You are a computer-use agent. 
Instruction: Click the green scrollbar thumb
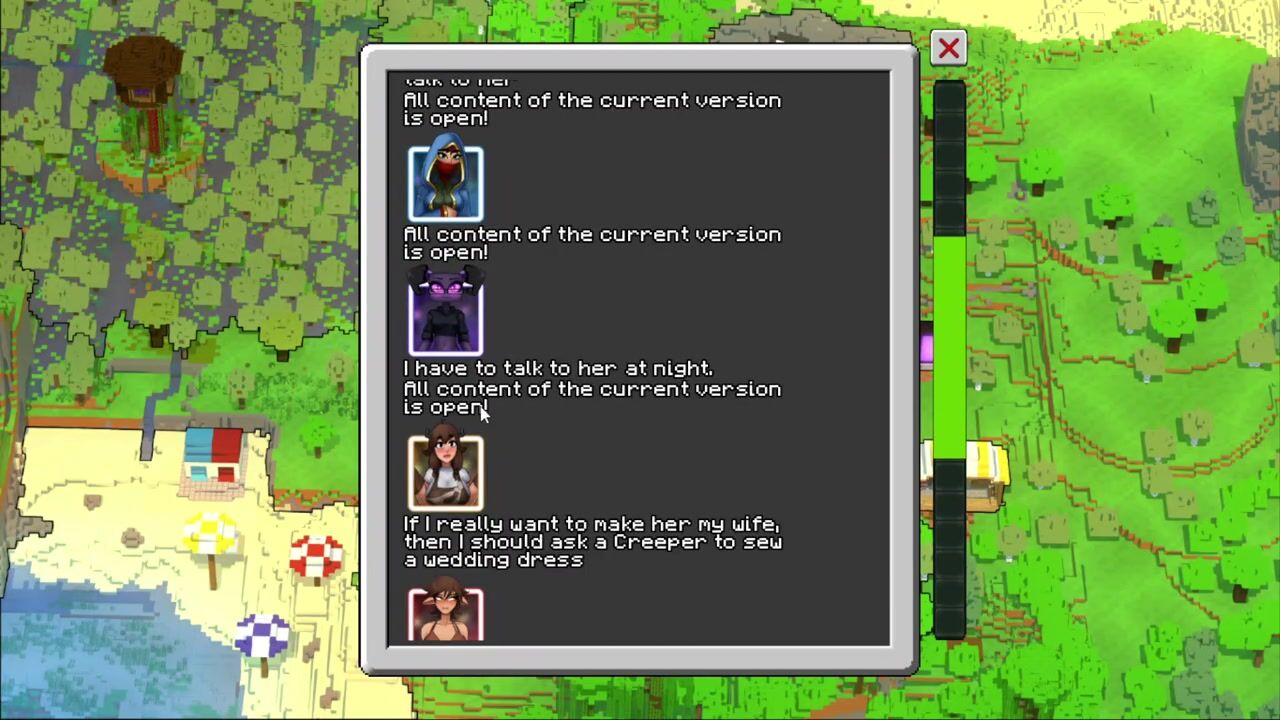click(949, 345)
